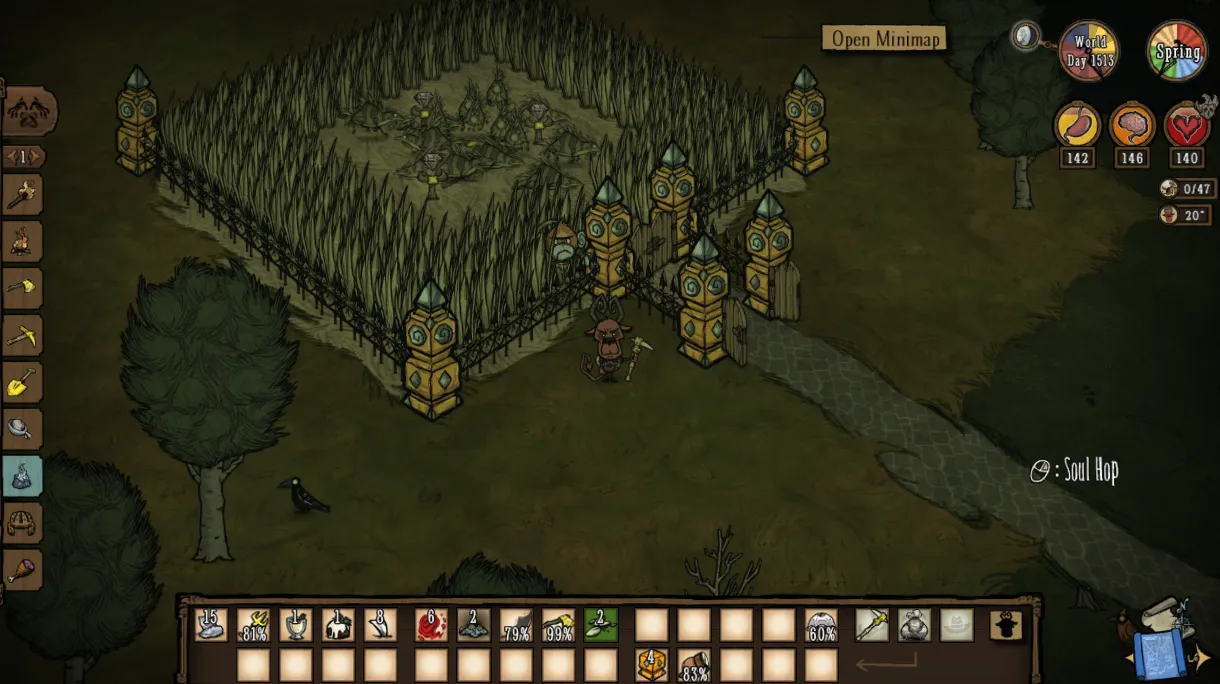Select the inventory item at 60% durability

click(x=822, y=625)
